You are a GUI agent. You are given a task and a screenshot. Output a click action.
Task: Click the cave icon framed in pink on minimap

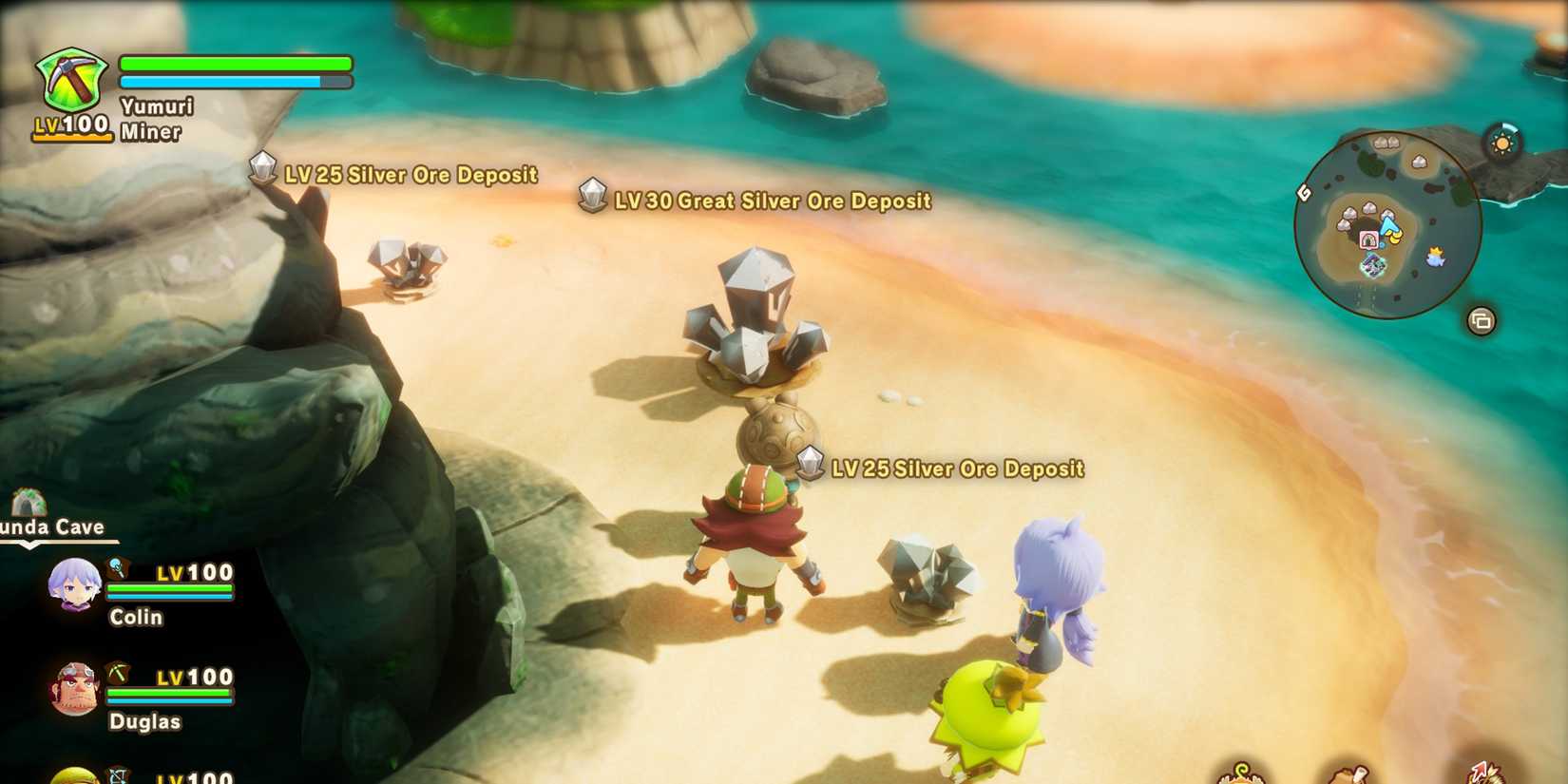pyautogui.click(x=1368, y=239)
